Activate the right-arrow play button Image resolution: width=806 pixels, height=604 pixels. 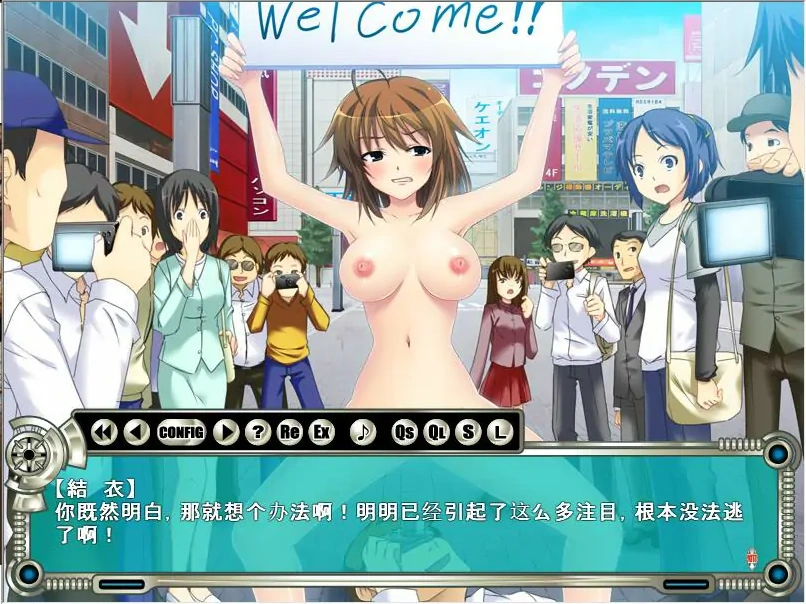pos(226,432)
